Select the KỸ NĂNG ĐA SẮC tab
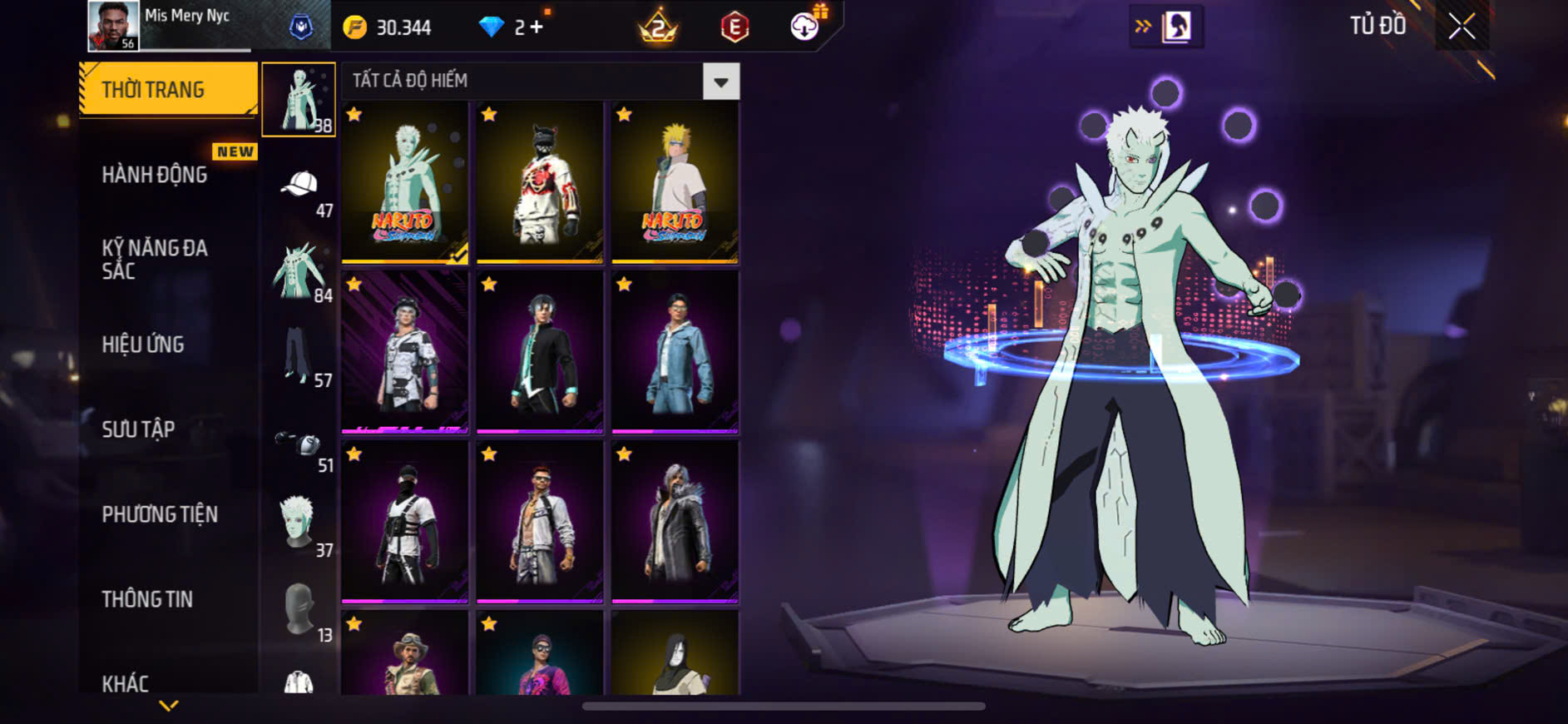Image resolution: width=1568 pixels, height=724 pixels. point(155,259)
